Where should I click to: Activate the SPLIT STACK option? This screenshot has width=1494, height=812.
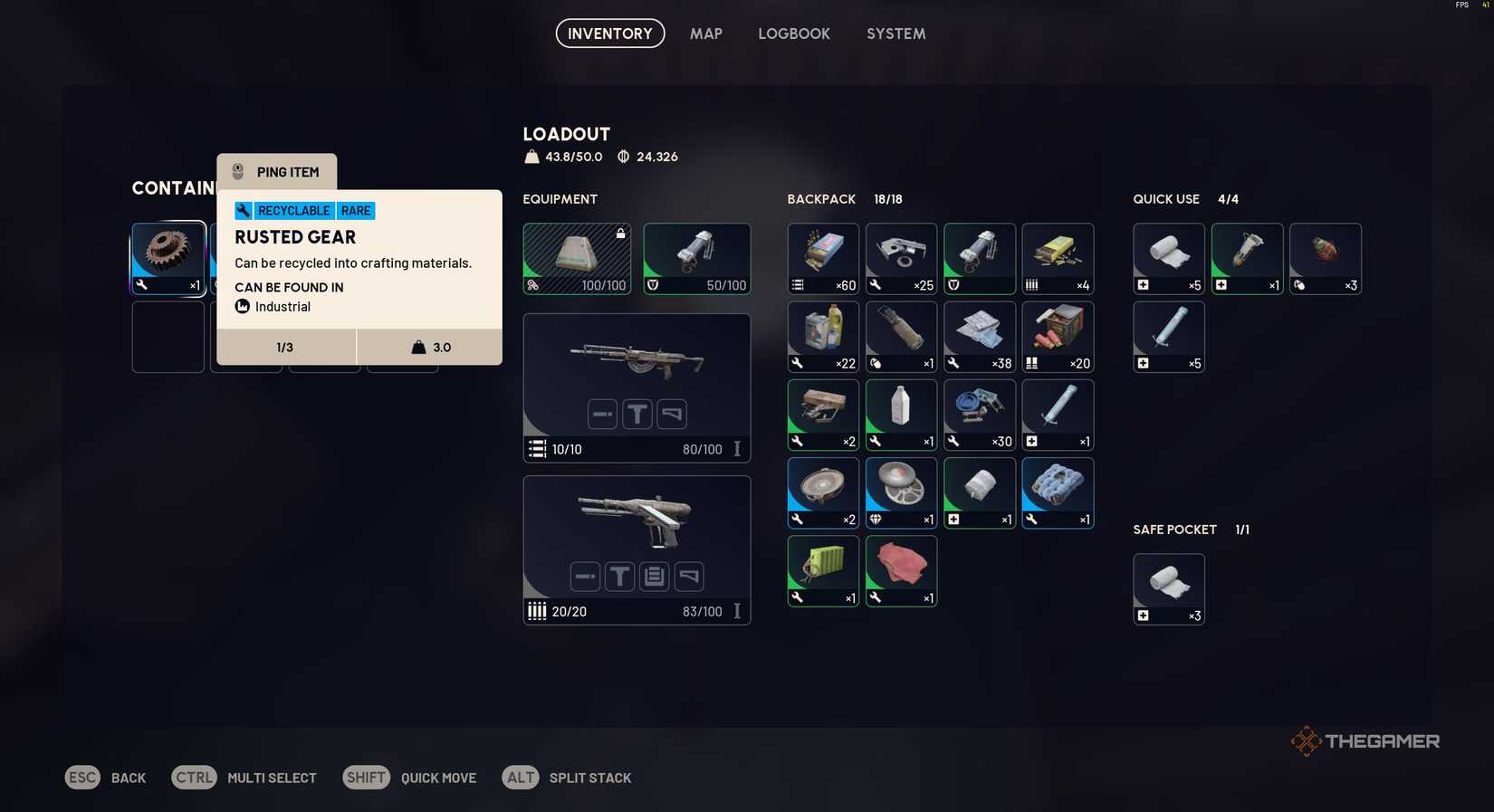590,778
